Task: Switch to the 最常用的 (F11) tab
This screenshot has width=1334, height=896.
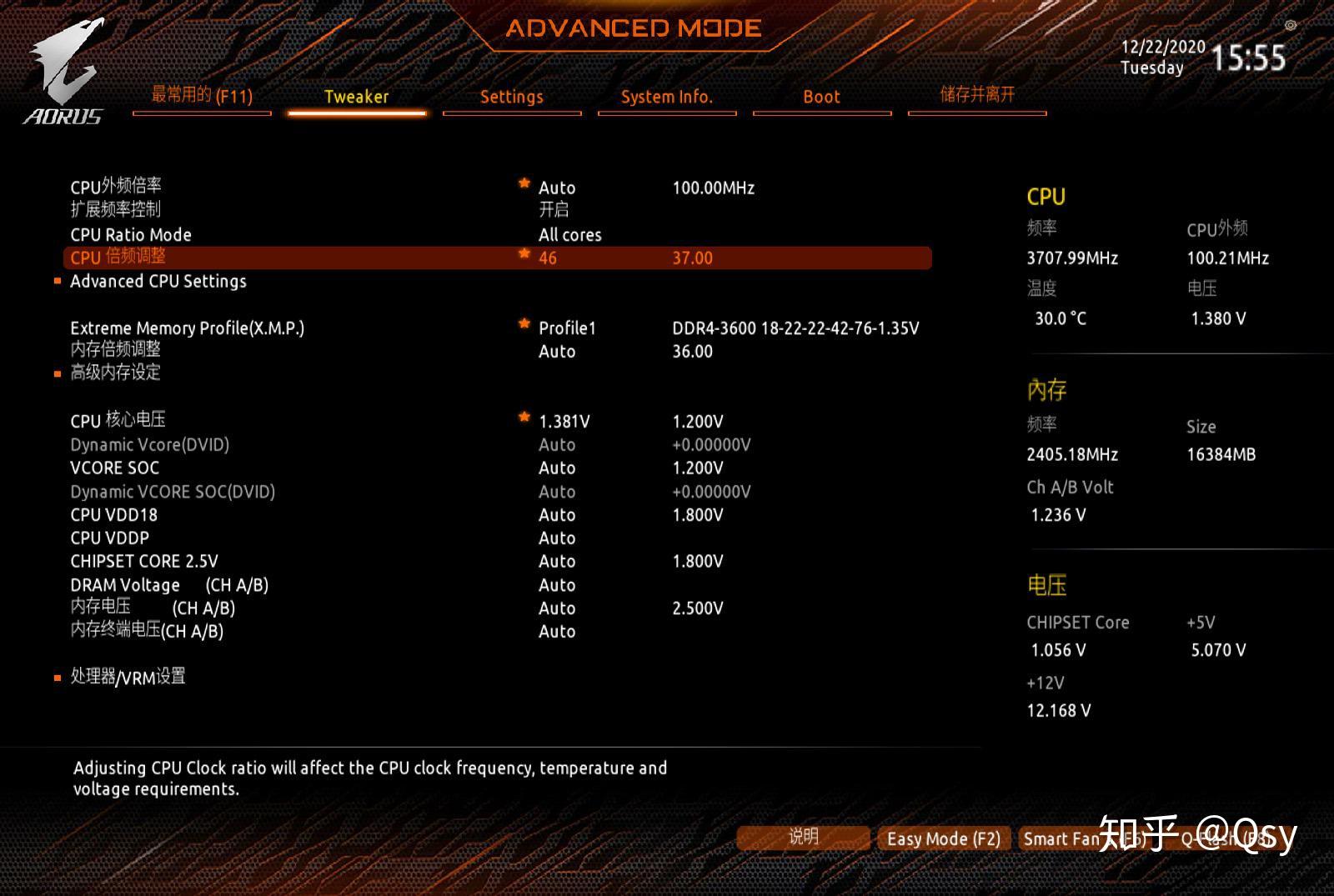Action: [x=202, y=96]
